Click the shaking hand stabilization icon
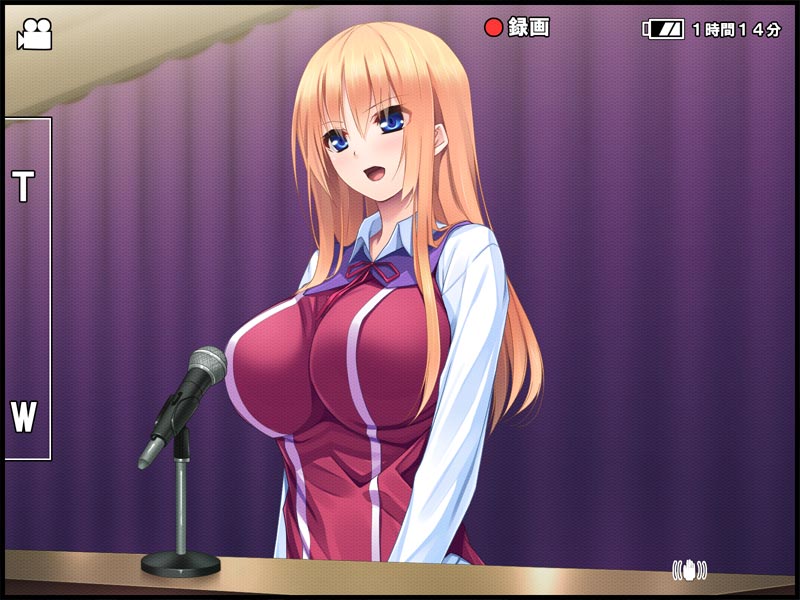Image resolution: width=800 pixels, height=600 pixels. tap(689, 570)
